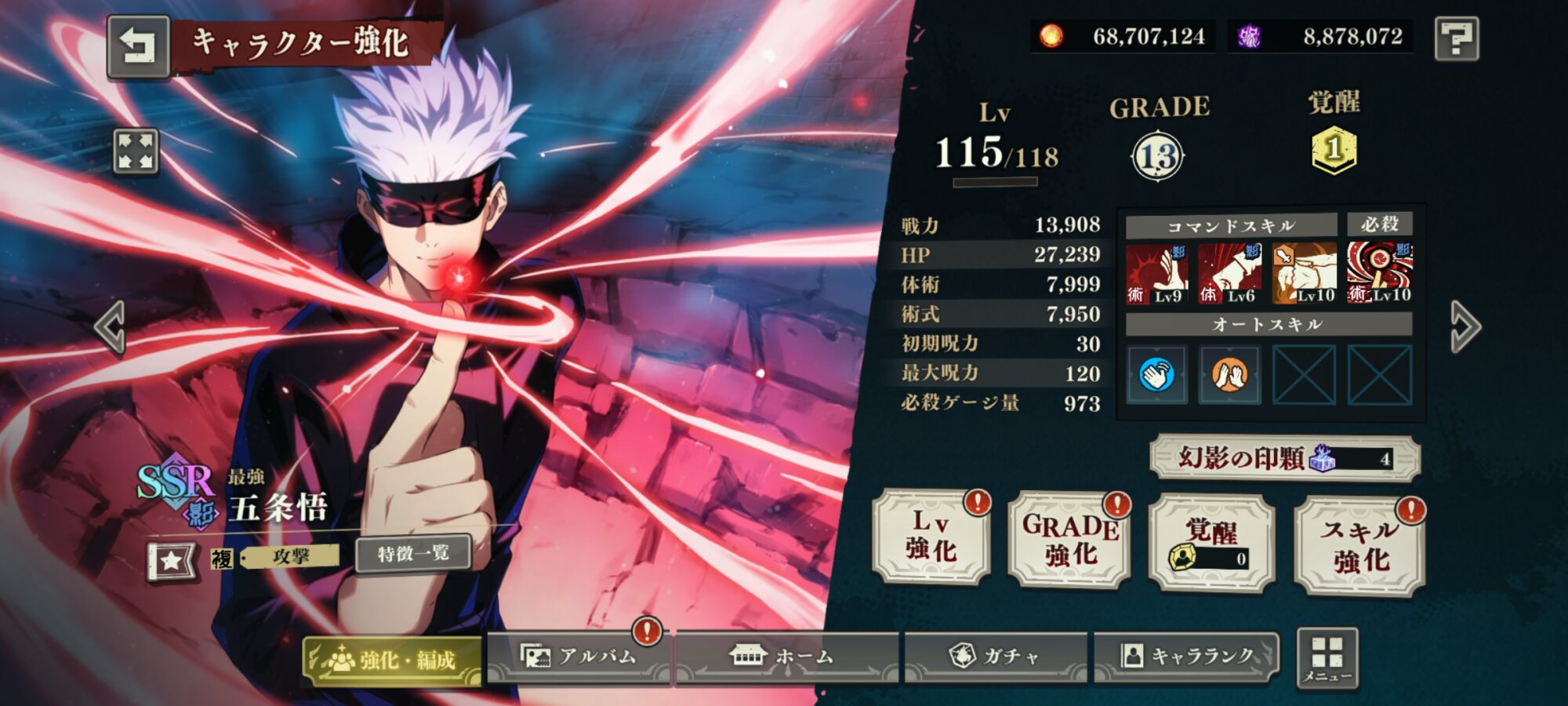Switch to the previous character with left arrow

tap(111, 327)
